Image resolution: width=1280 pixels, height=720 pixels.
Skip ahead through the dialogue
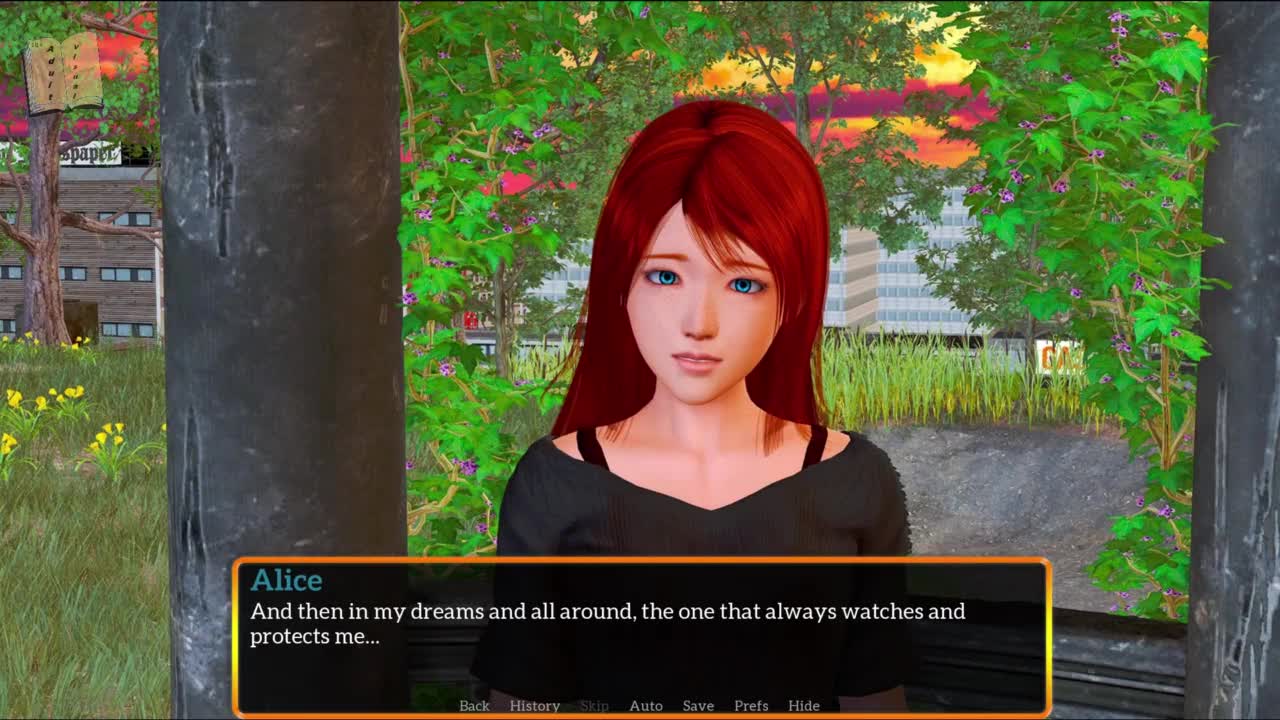point(594,705)
